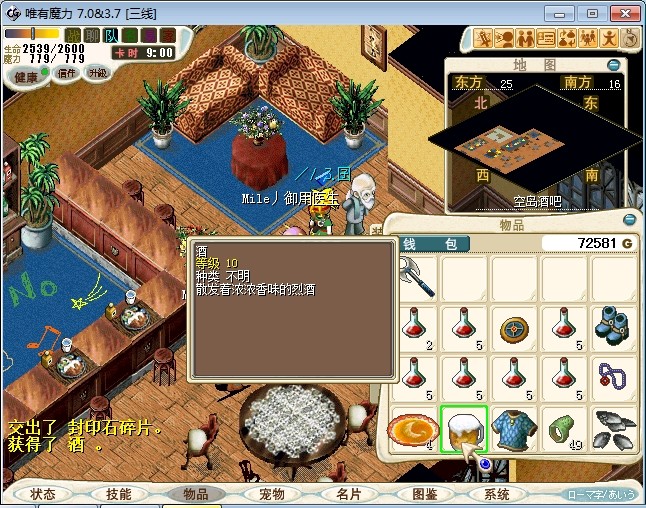Toggle the 队 team mode icon
646x508 pixels.
pos(112,36)
